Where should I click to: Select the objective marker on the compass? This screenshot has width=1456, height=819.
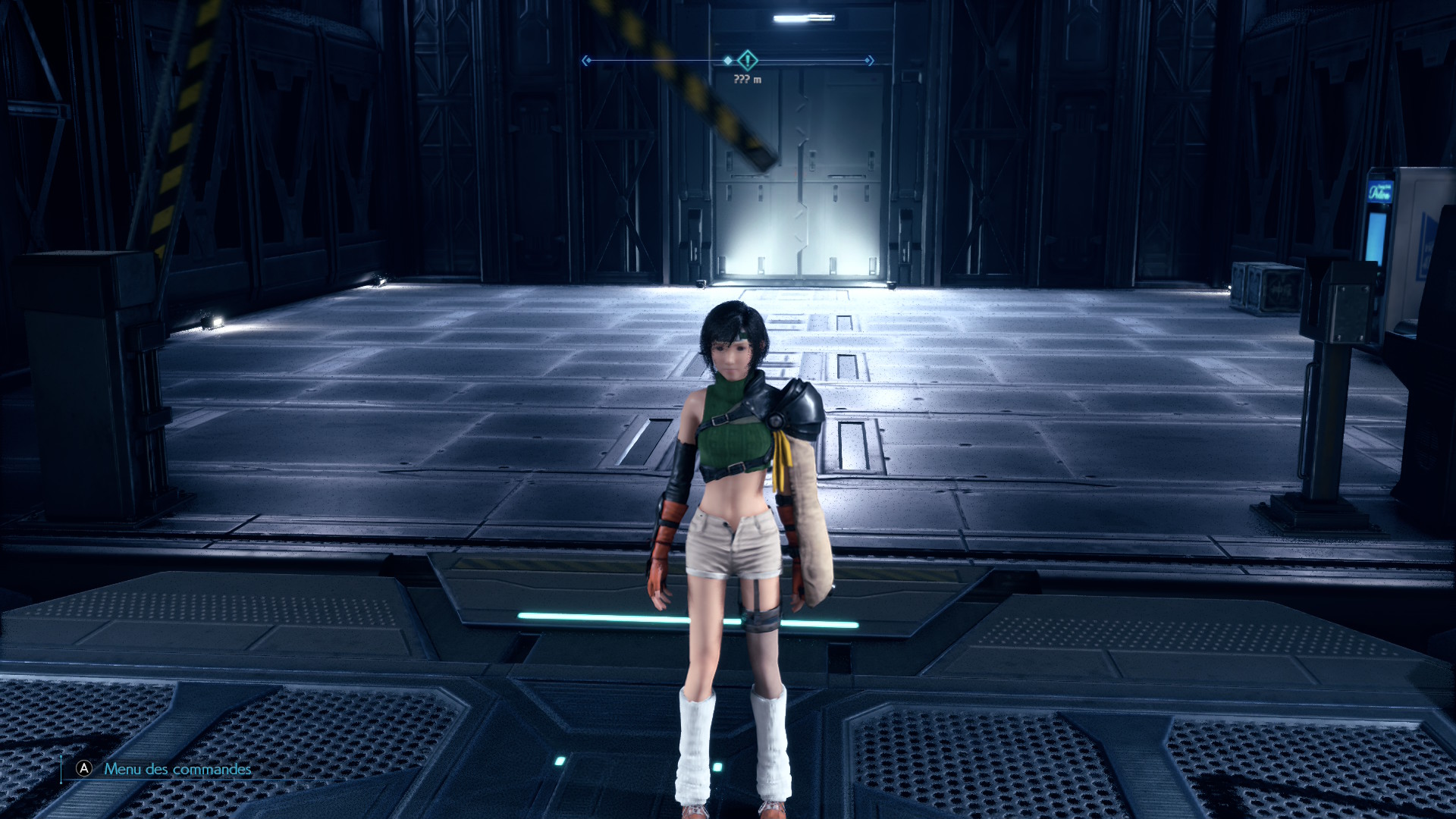(x=748, y=60)
